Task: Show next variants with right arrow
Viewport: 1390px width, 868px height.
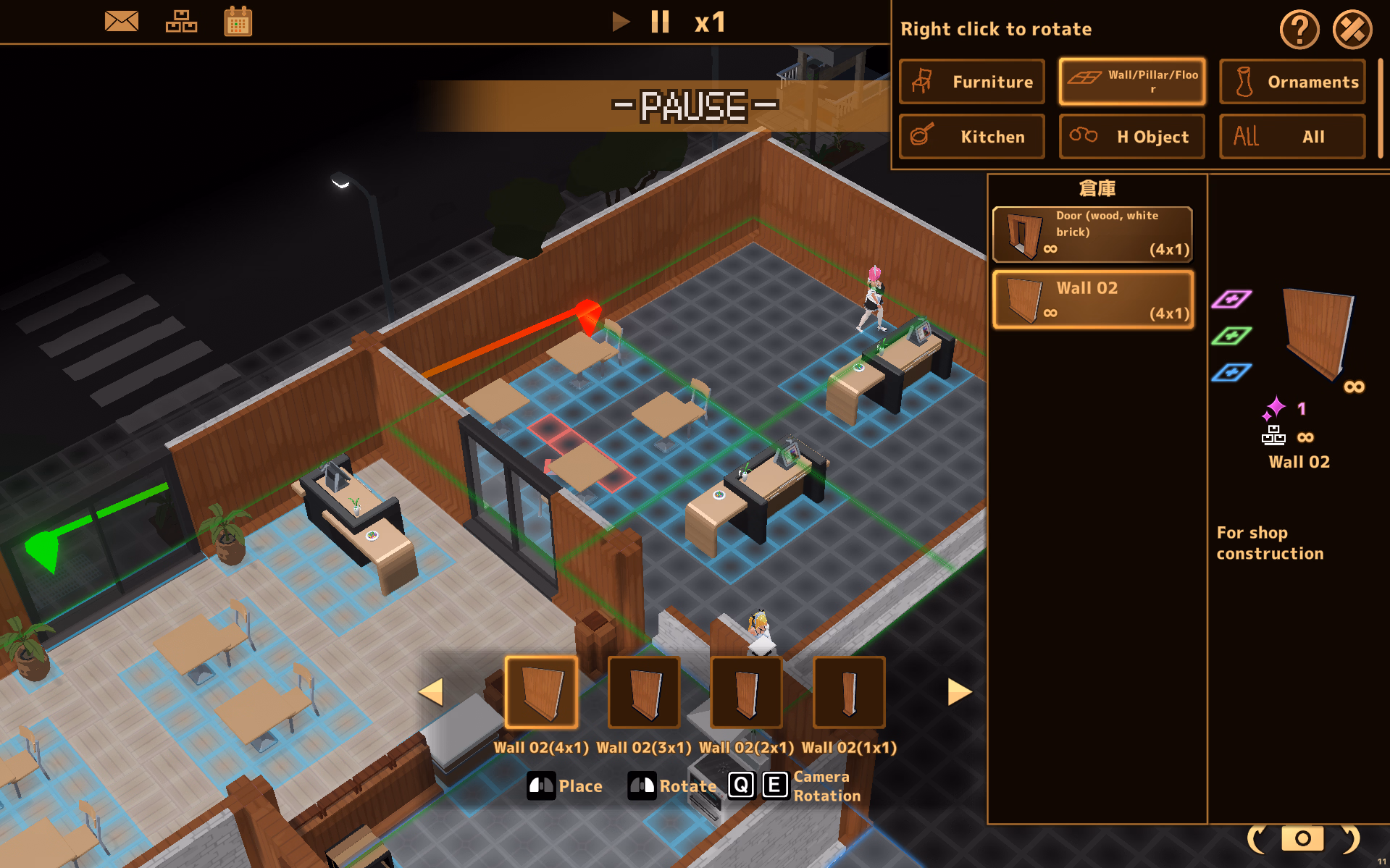Action: coord(959,692)
